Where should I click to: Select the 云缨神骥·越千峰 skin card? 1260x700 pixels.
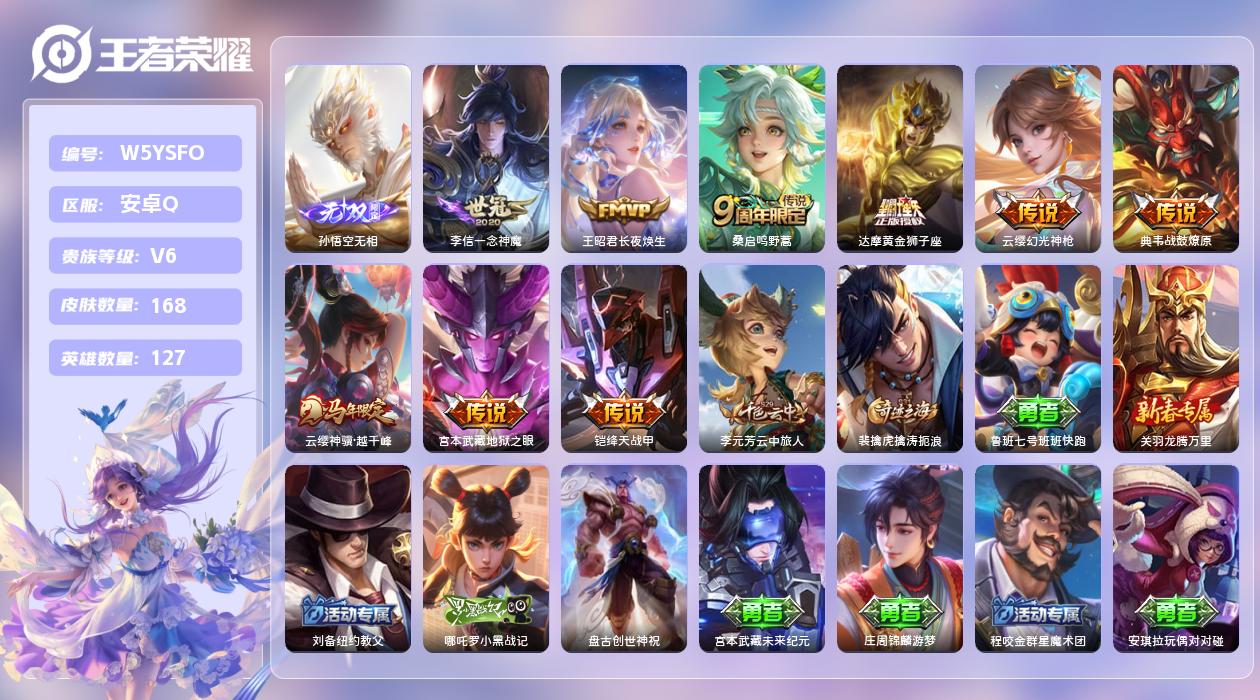coord(347,358)
